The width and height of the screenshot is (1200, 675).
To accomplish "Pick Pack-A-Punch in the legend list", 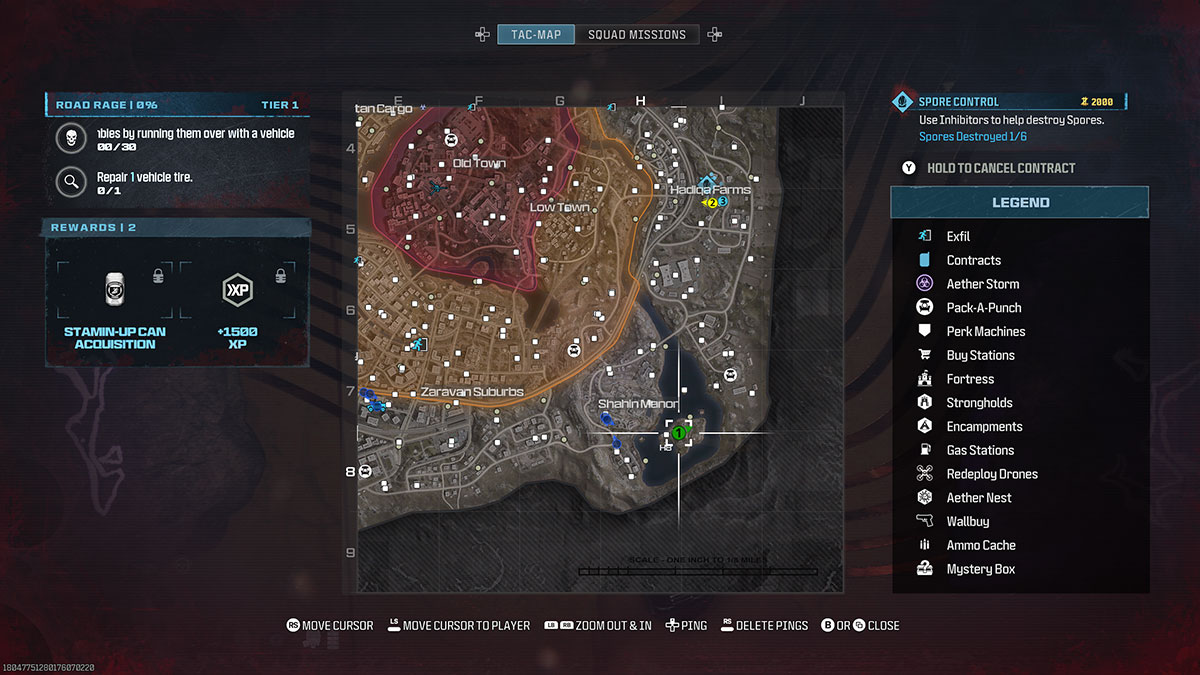I will point(983,308).
